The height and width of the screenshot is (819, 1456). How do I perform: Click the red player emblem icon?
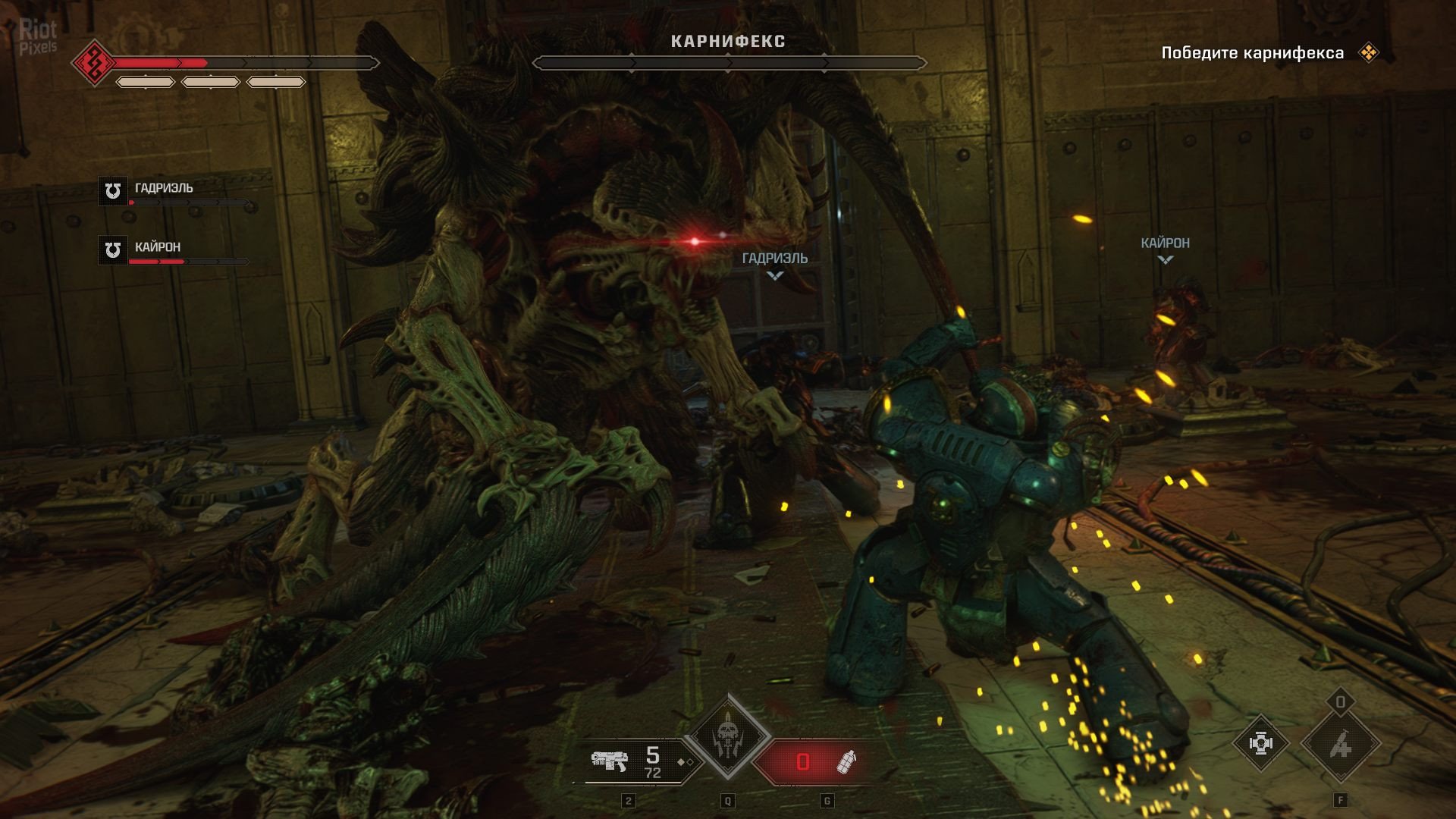[94, 62]
